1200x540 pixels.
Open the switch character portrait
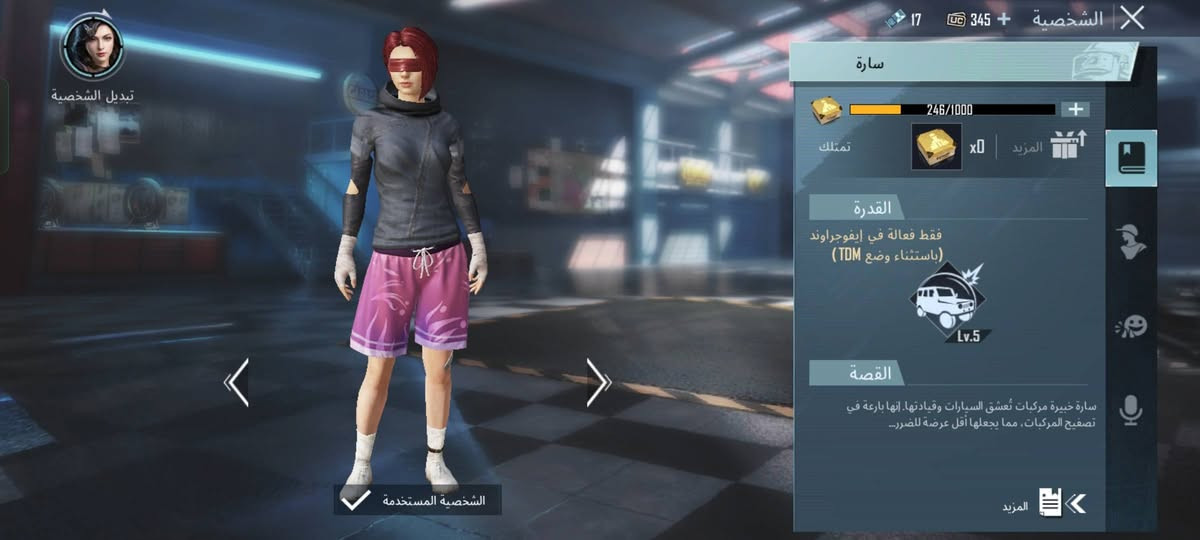click(x=93, y=47)
